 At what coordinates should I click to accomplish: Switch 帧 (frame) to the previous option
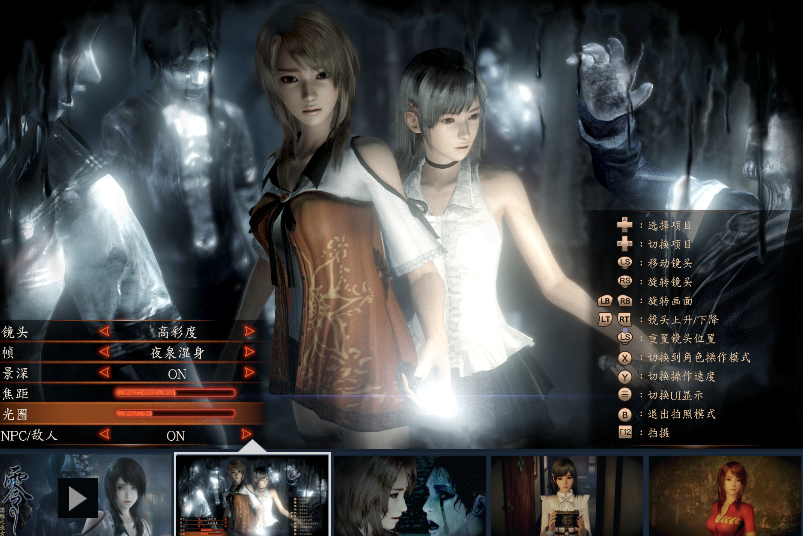pyautogui.click(x=103, y=352)
